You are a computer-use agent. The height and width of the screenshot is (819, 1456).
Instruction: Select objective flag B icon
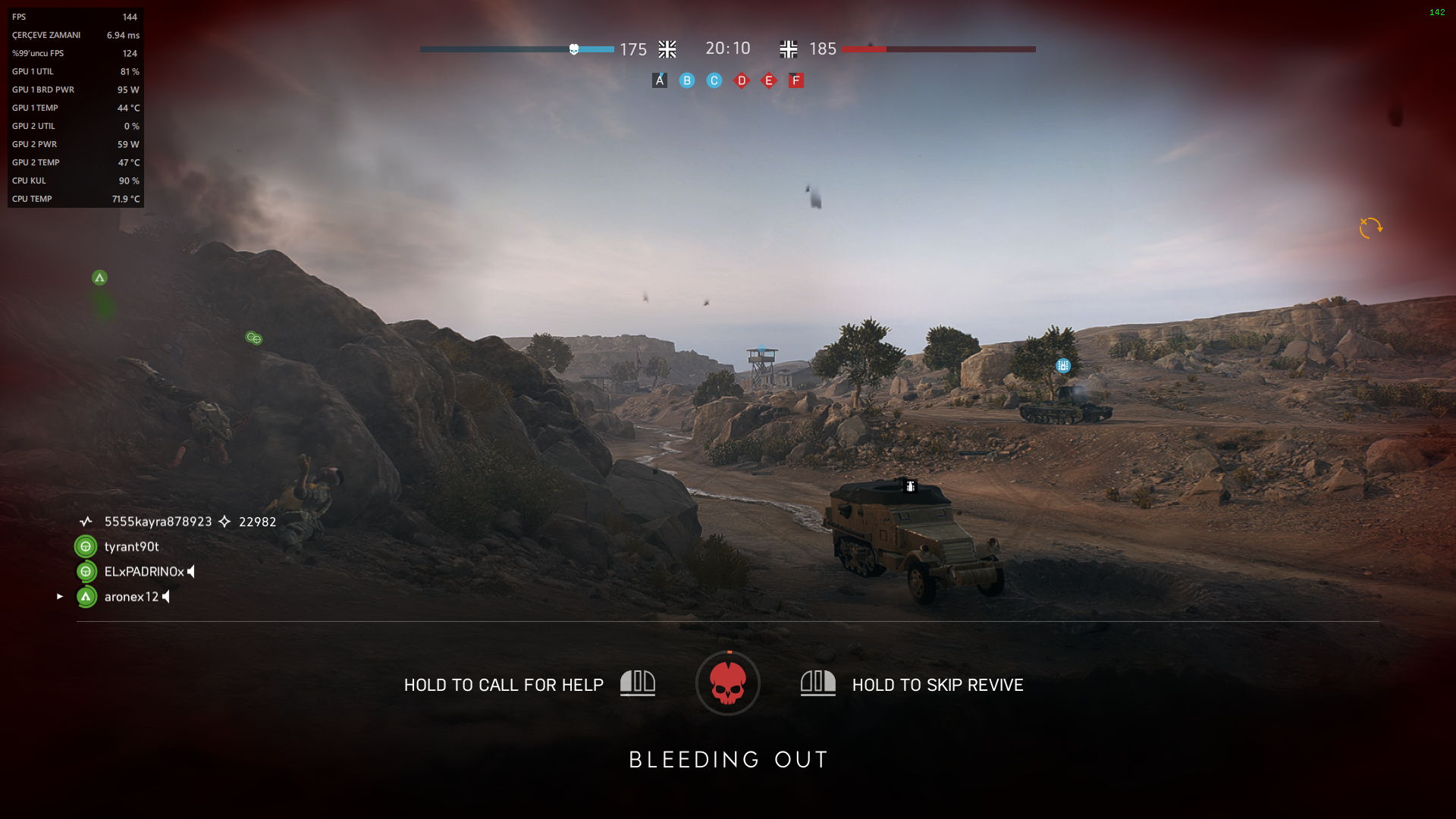point(687,80)
